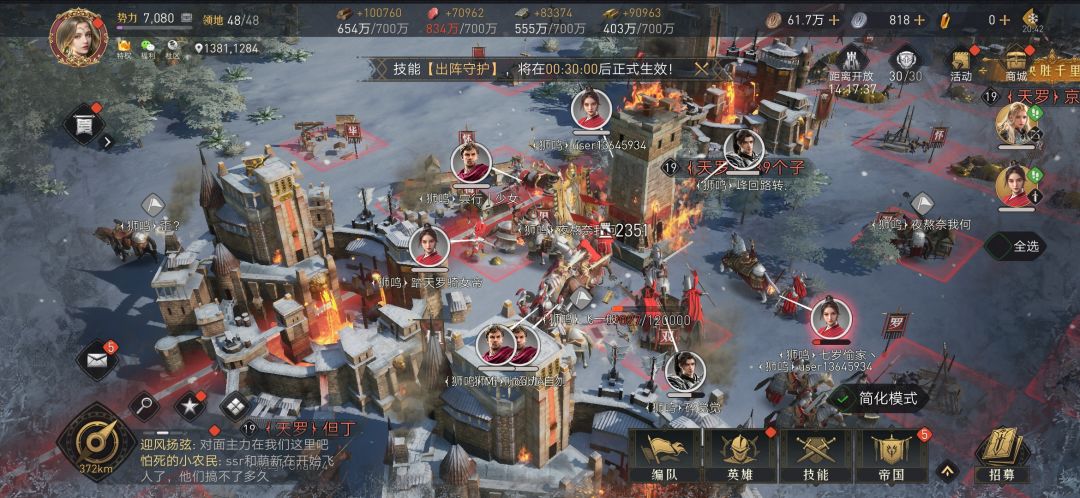The width and height of the screenshot is (1080, 498).
Task: Open the magnifying glass search
Action: [x=146, y=405]
